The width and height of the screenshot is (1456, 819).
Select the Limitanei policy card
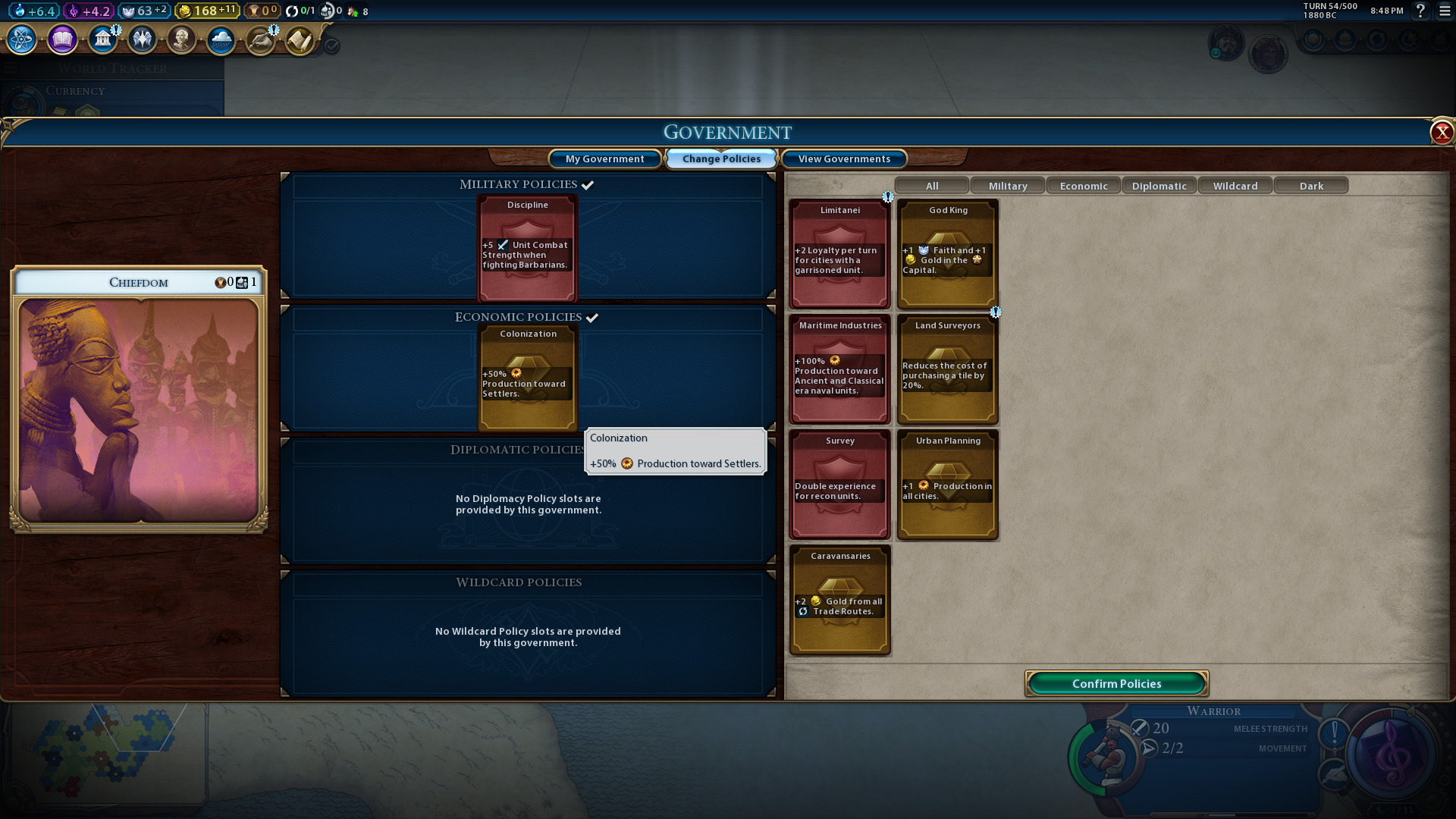click(x=839, y=254)
